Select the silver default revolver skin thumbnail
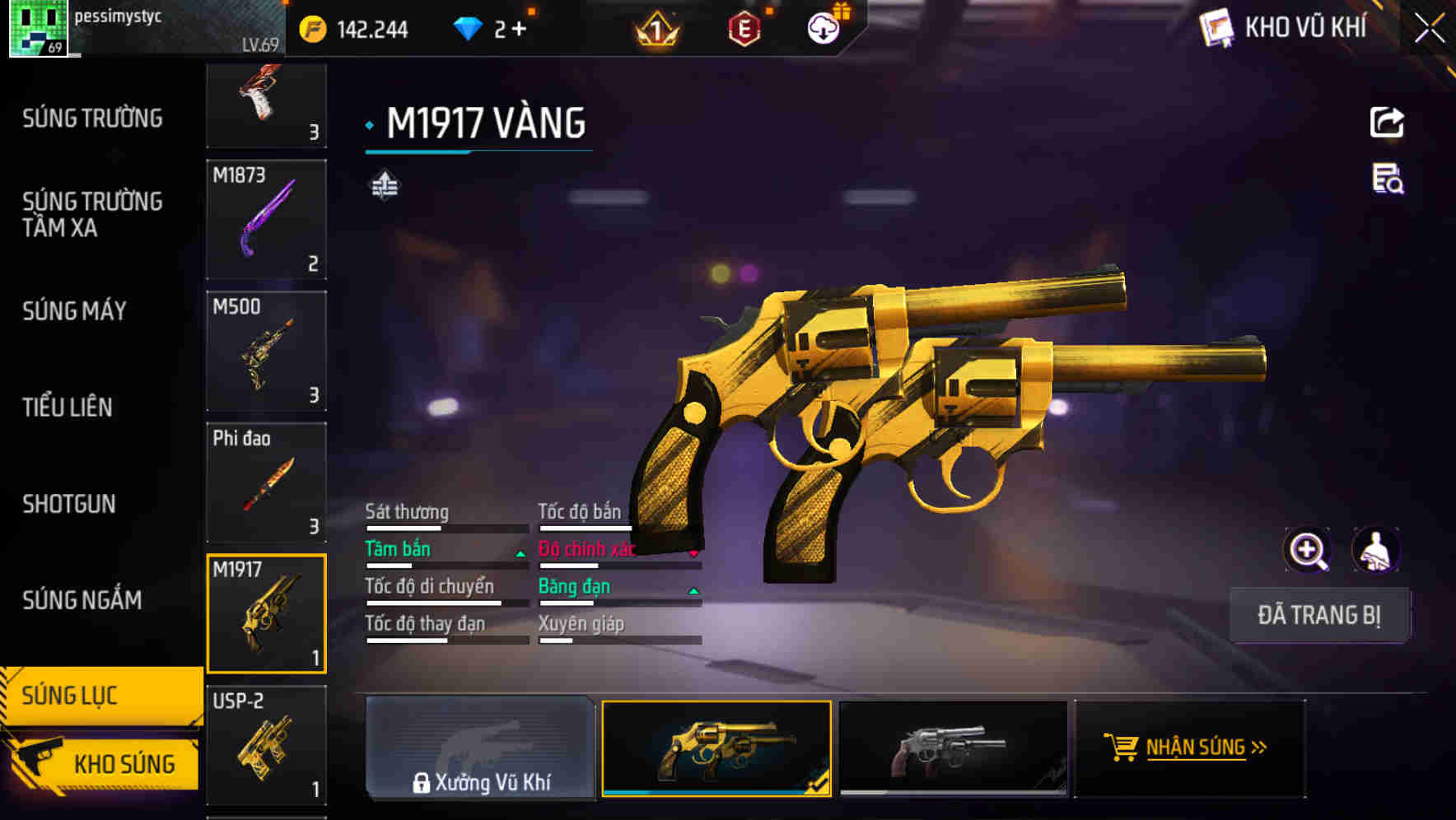 (x=953, y=748)
